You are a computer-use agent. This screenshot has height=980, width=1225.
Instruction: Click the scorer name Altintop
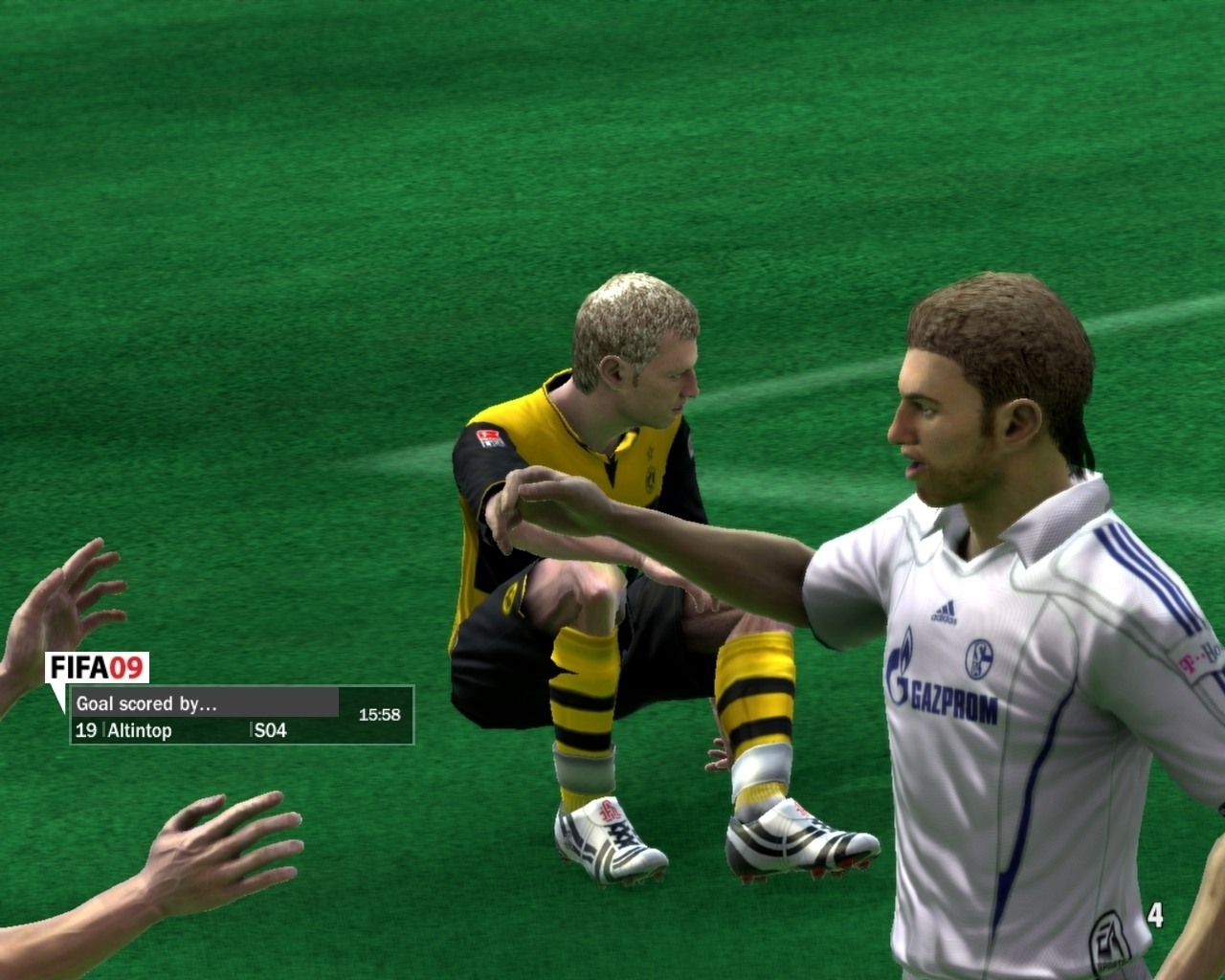tap(139, 730)
